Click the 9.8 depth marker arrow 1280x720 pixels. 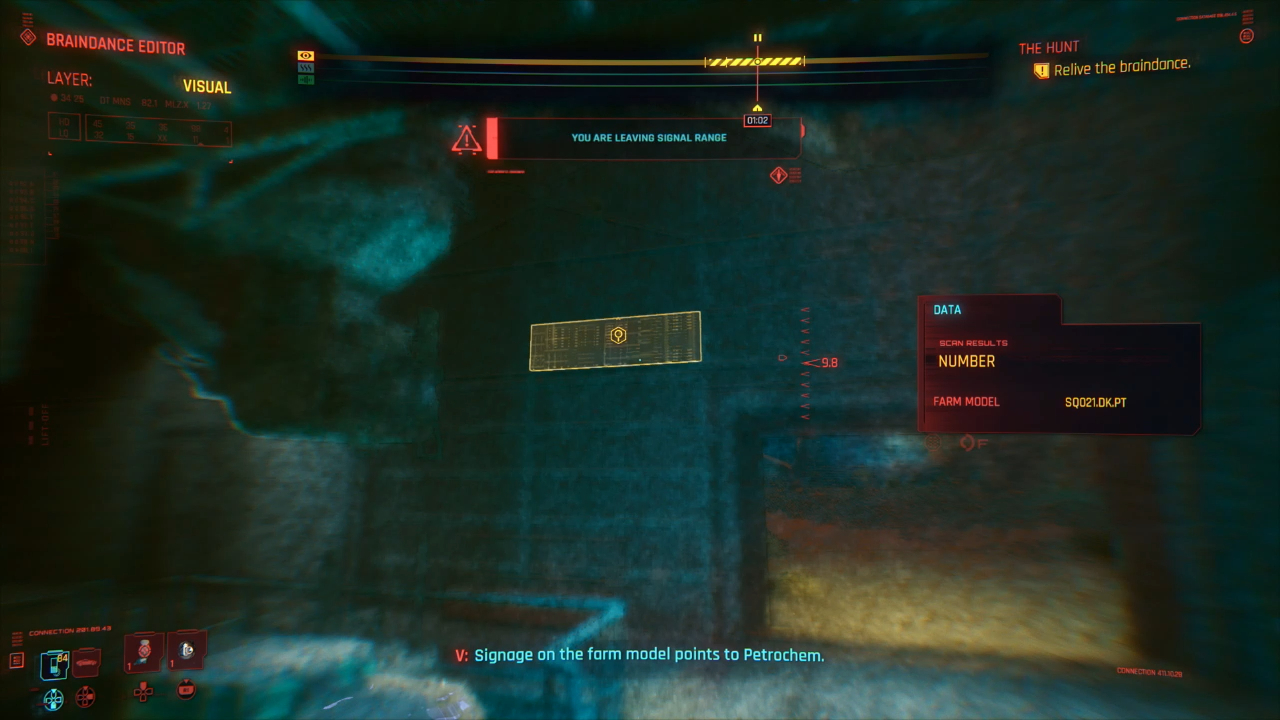(x=807, y=362)
